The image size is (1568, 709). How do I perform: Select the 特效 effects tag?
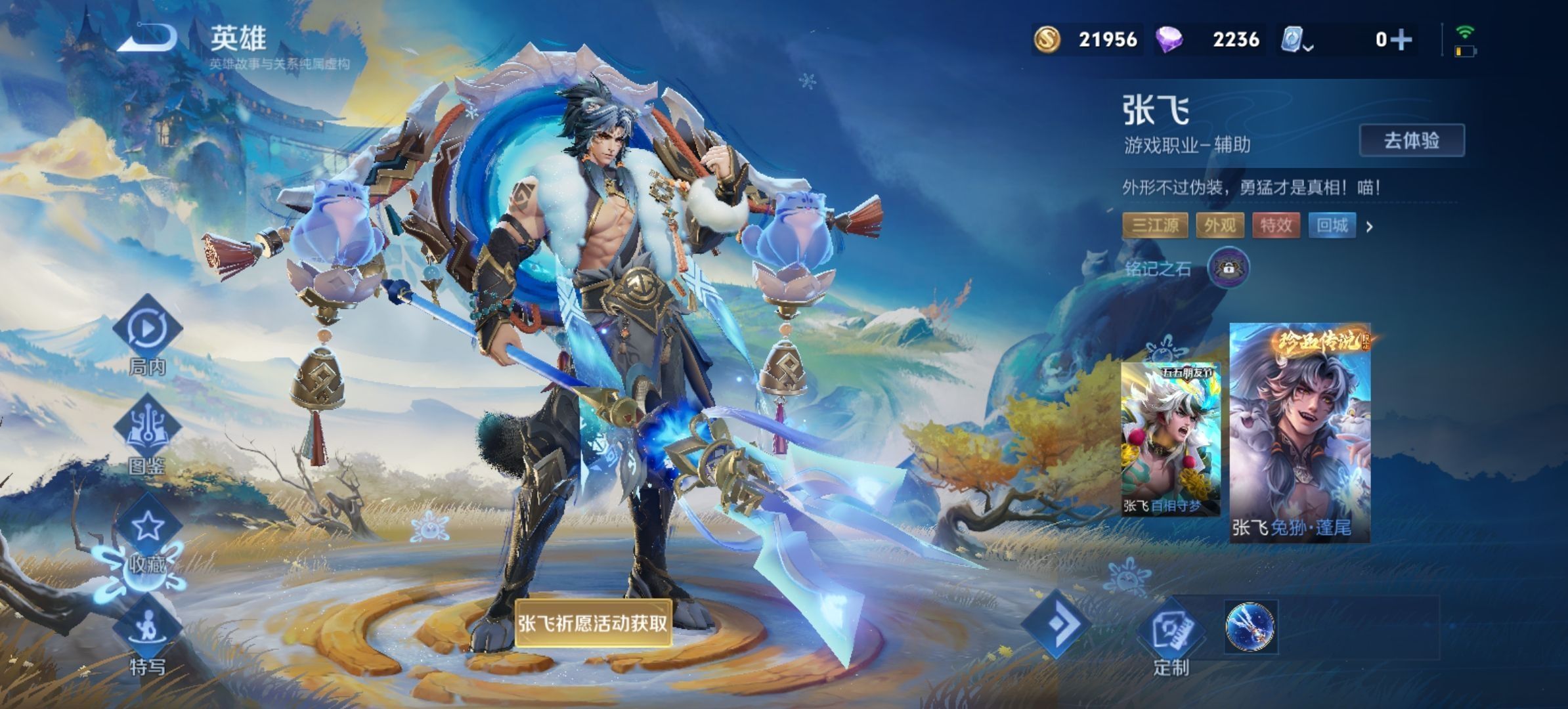[1276, 226]
